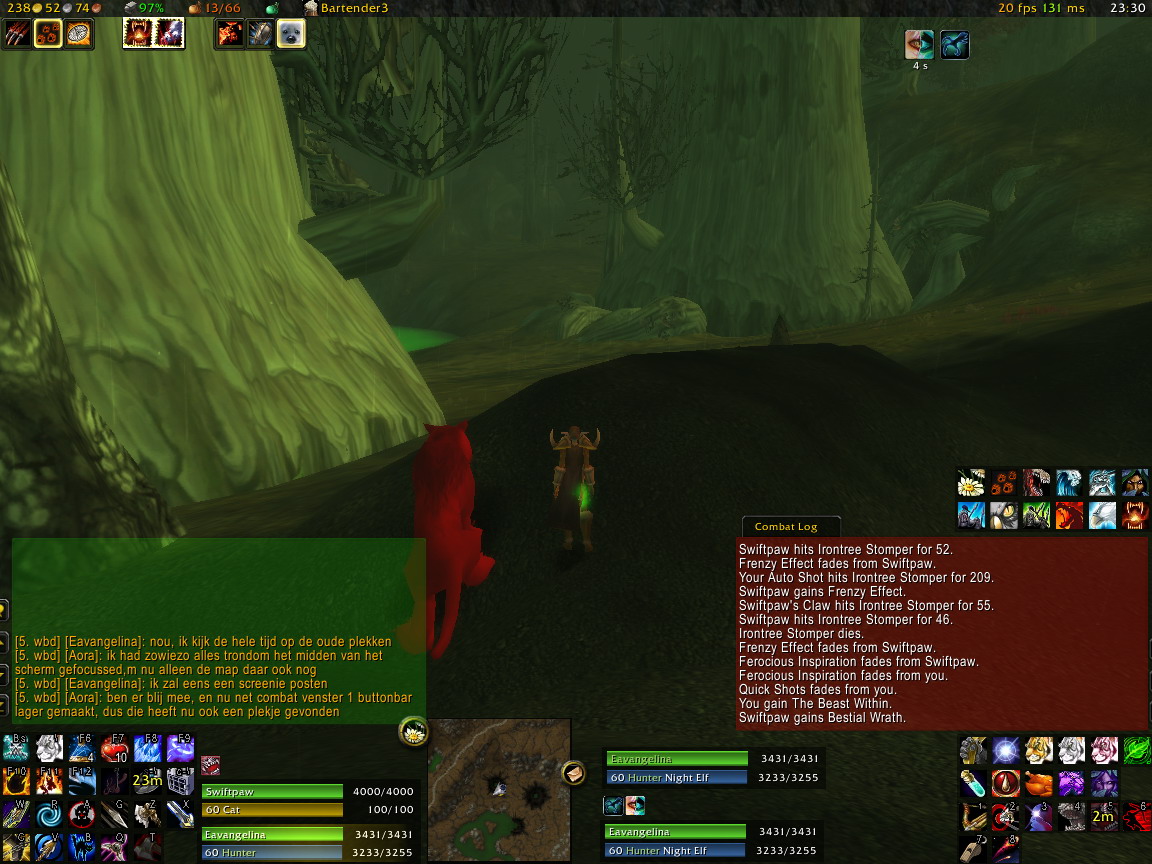Viewport: 1152px width, 864px height.
Task: Click the round scroll button beside the minimap
Action: (573, 772)
